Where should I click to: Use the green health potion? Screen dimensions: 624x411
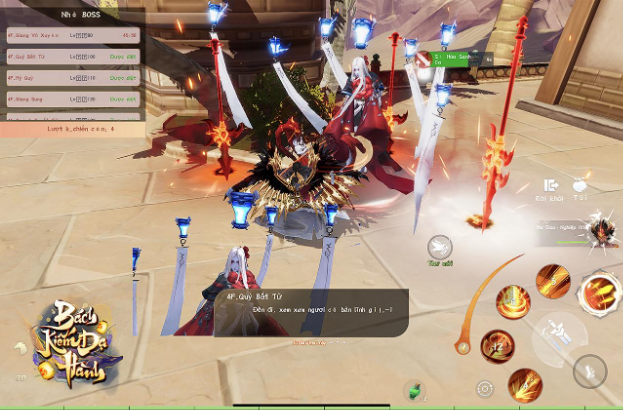(414, 391)
